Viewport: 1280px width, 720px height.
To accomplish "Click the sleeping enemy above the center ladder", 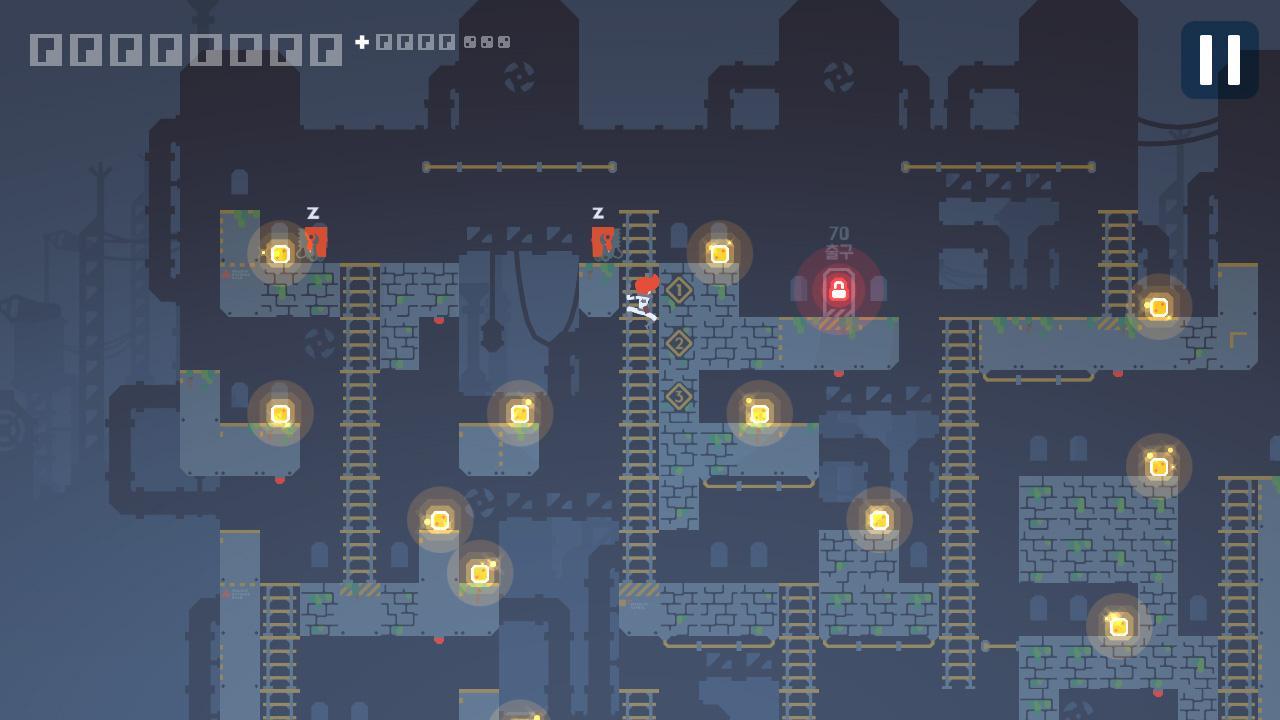I will [x=602, y=240].
